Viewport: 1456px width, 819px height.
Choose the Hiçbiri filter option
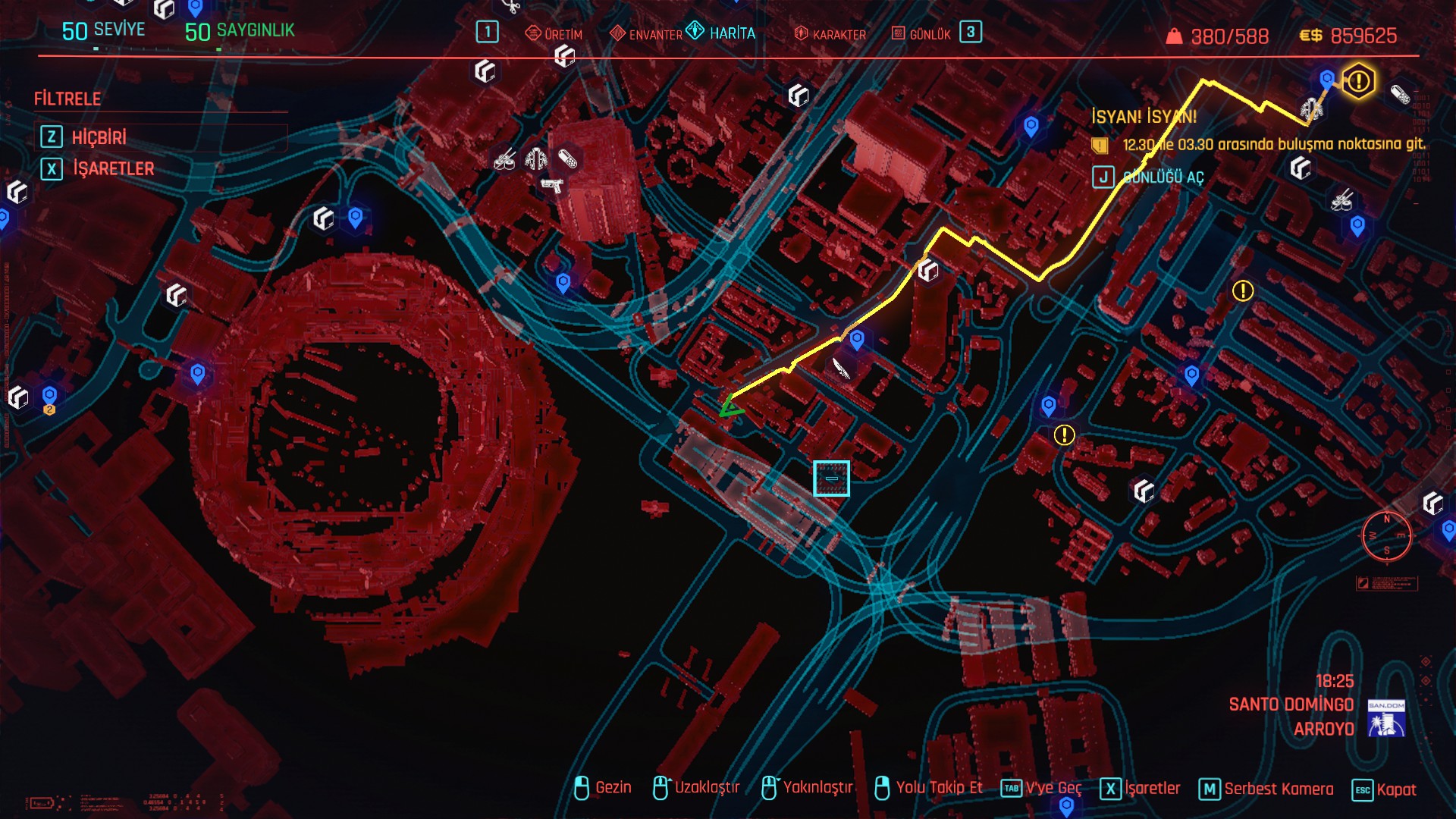coord(99,137)
